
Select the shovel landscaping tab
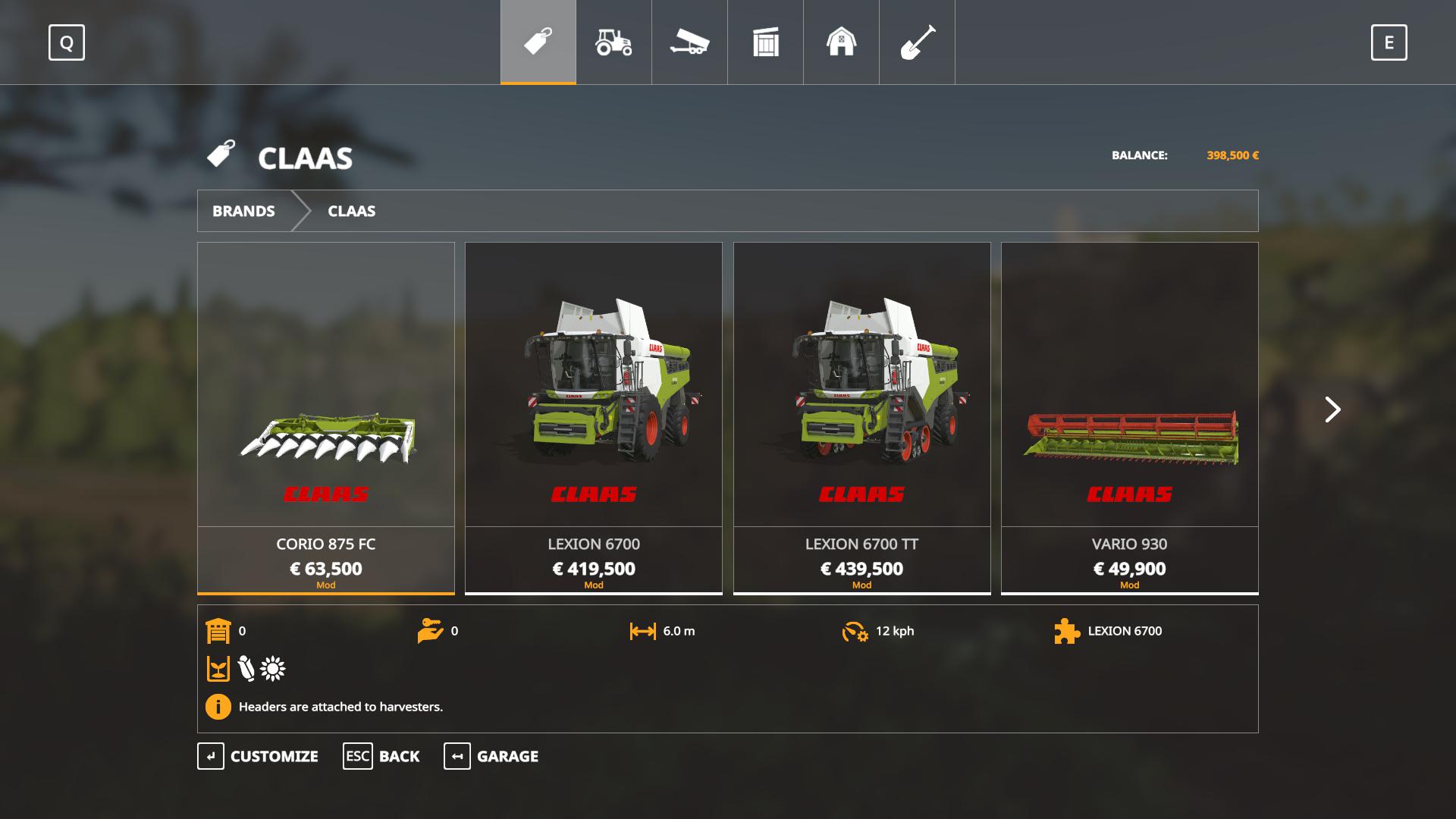coord(917,42)
